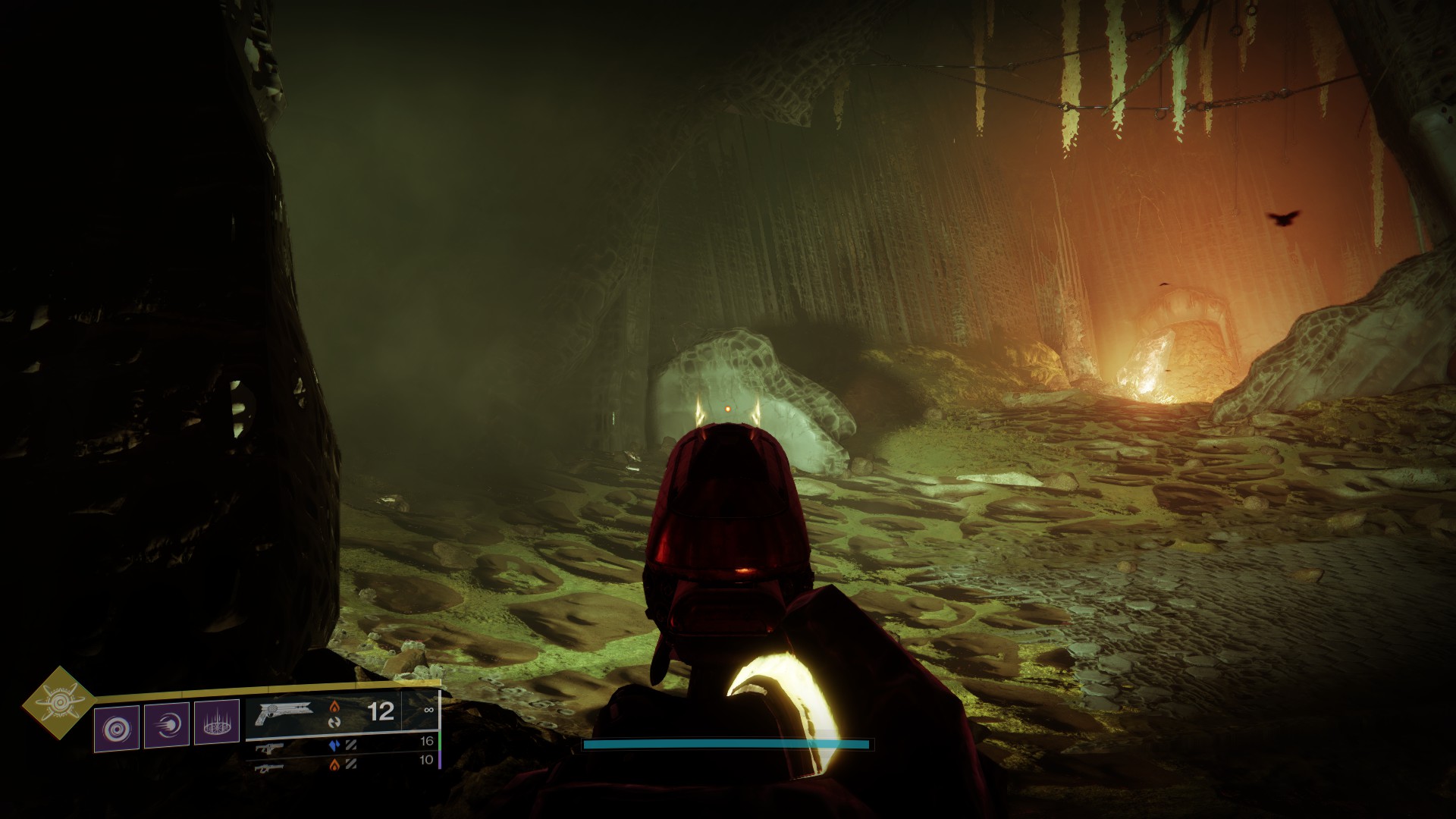Use the void melee orb ability icon
The image size is (1456, 819).
tap(167, 726)
